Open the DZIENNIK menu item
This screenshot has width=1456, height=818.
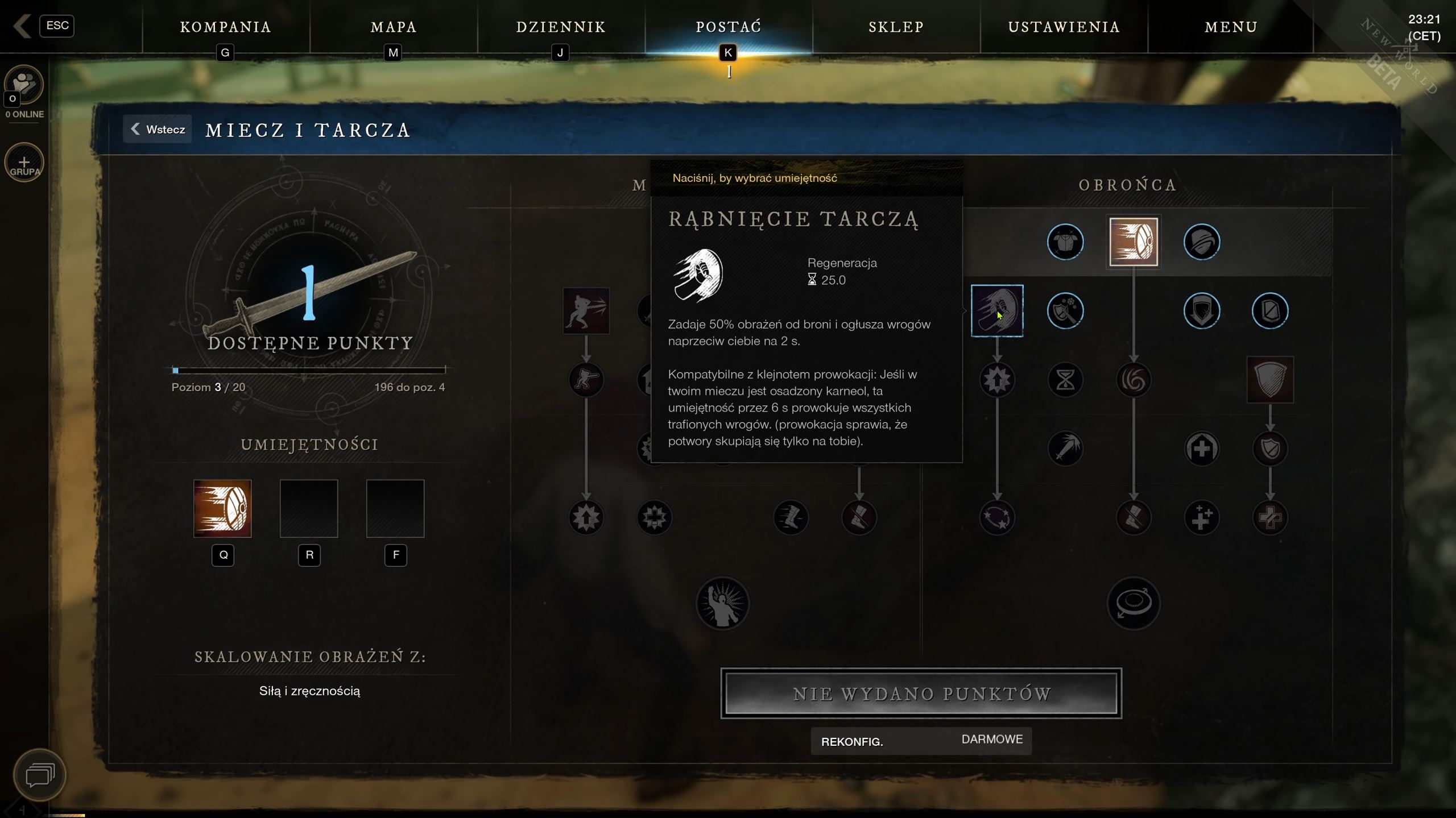pos(560,27)
